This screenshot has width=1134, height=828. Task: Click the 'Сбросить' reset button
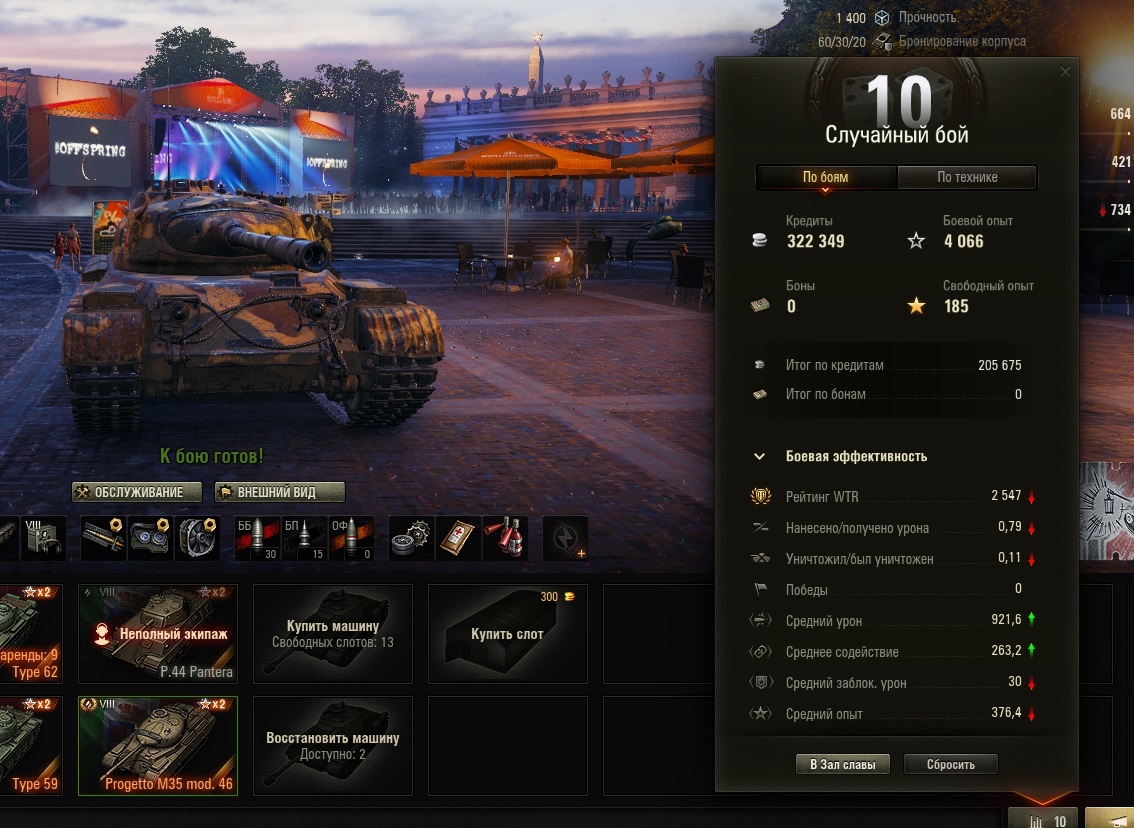[x=950, y=764]
